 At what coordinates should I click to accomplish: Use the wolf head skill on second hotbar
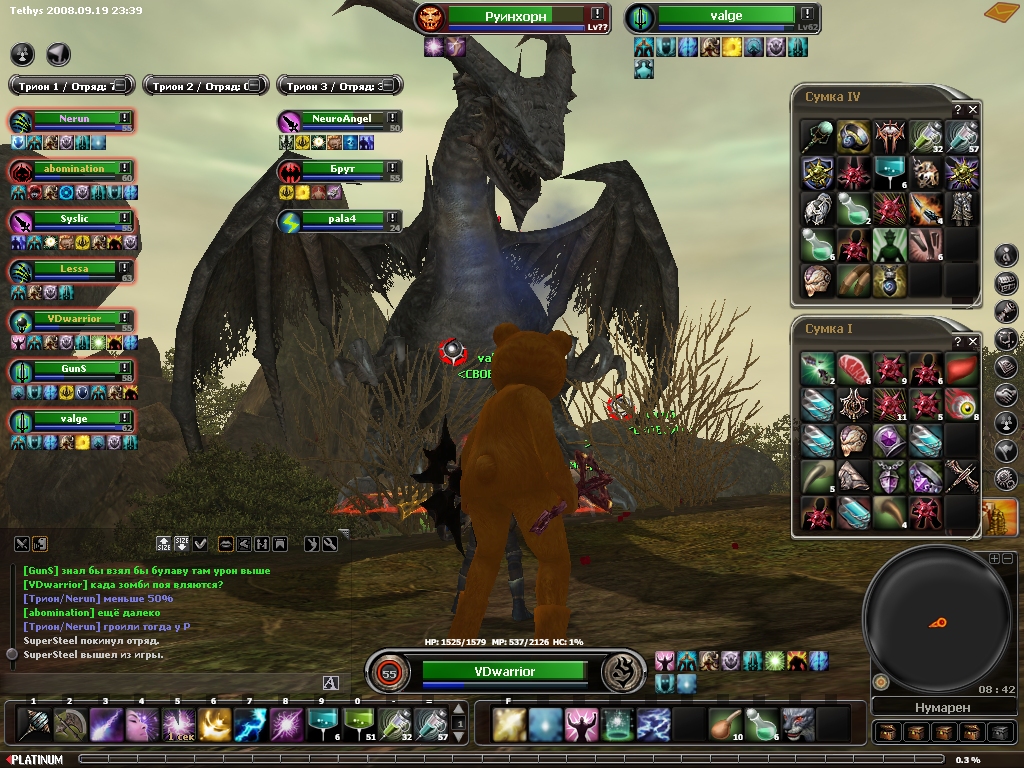[x=797, y=724]
